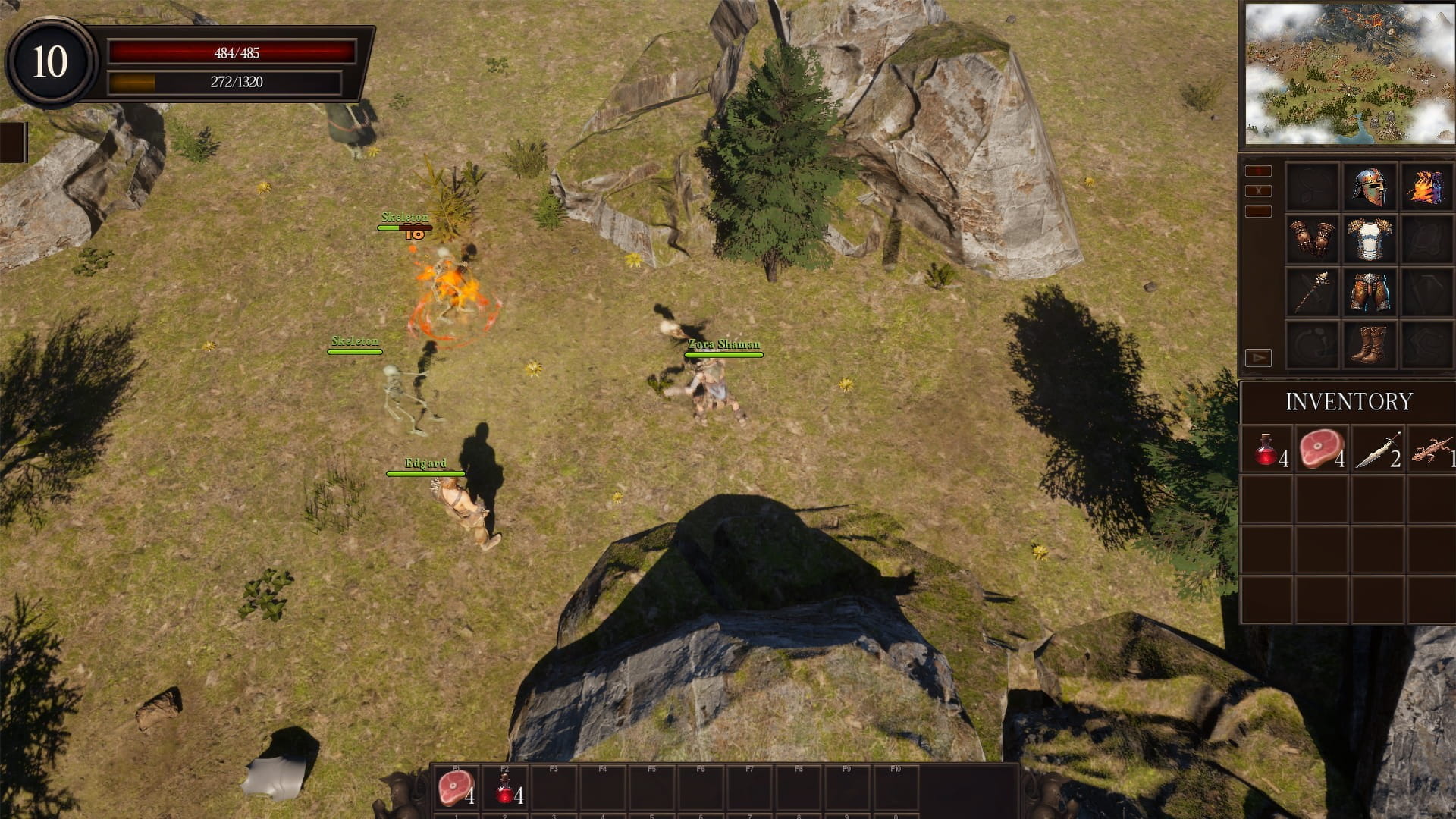Use red potion in hotbar slot F2
Screen dimensions: 1456x819
coord(505,789)
